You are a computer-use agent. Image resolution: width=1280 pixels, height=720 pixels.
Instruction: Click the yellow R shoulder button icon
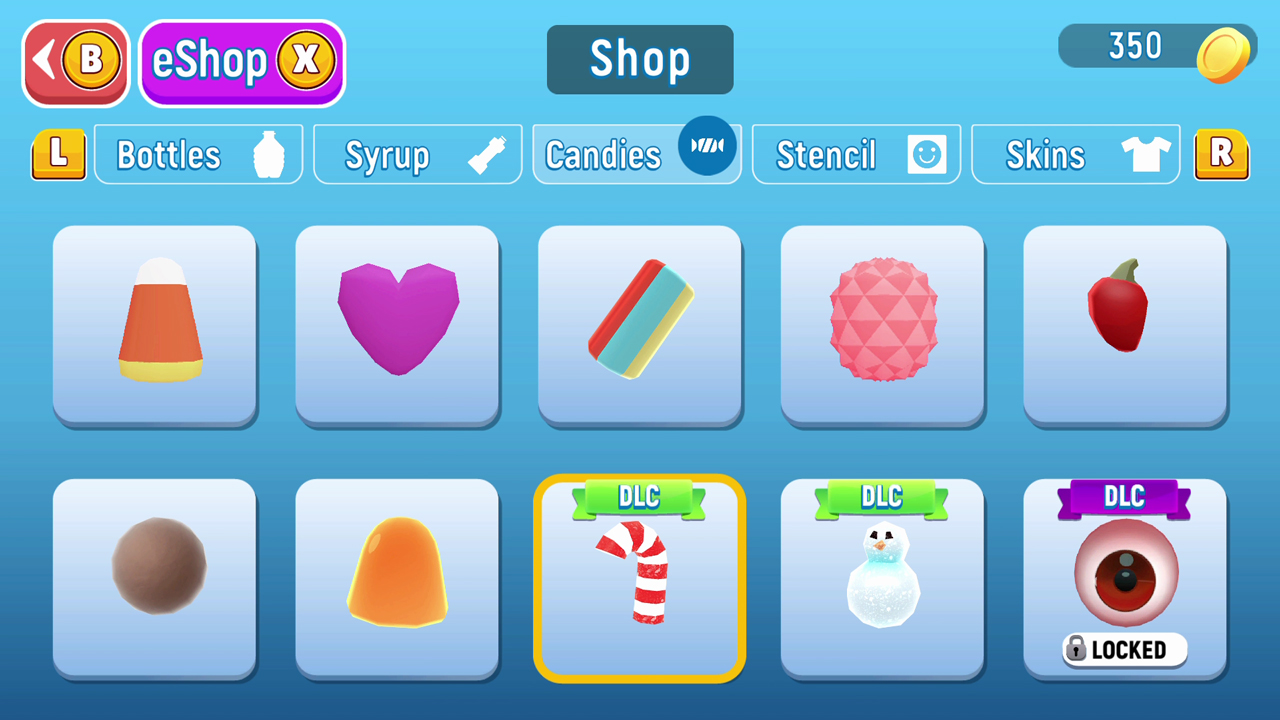click(x=1221, y=153)
